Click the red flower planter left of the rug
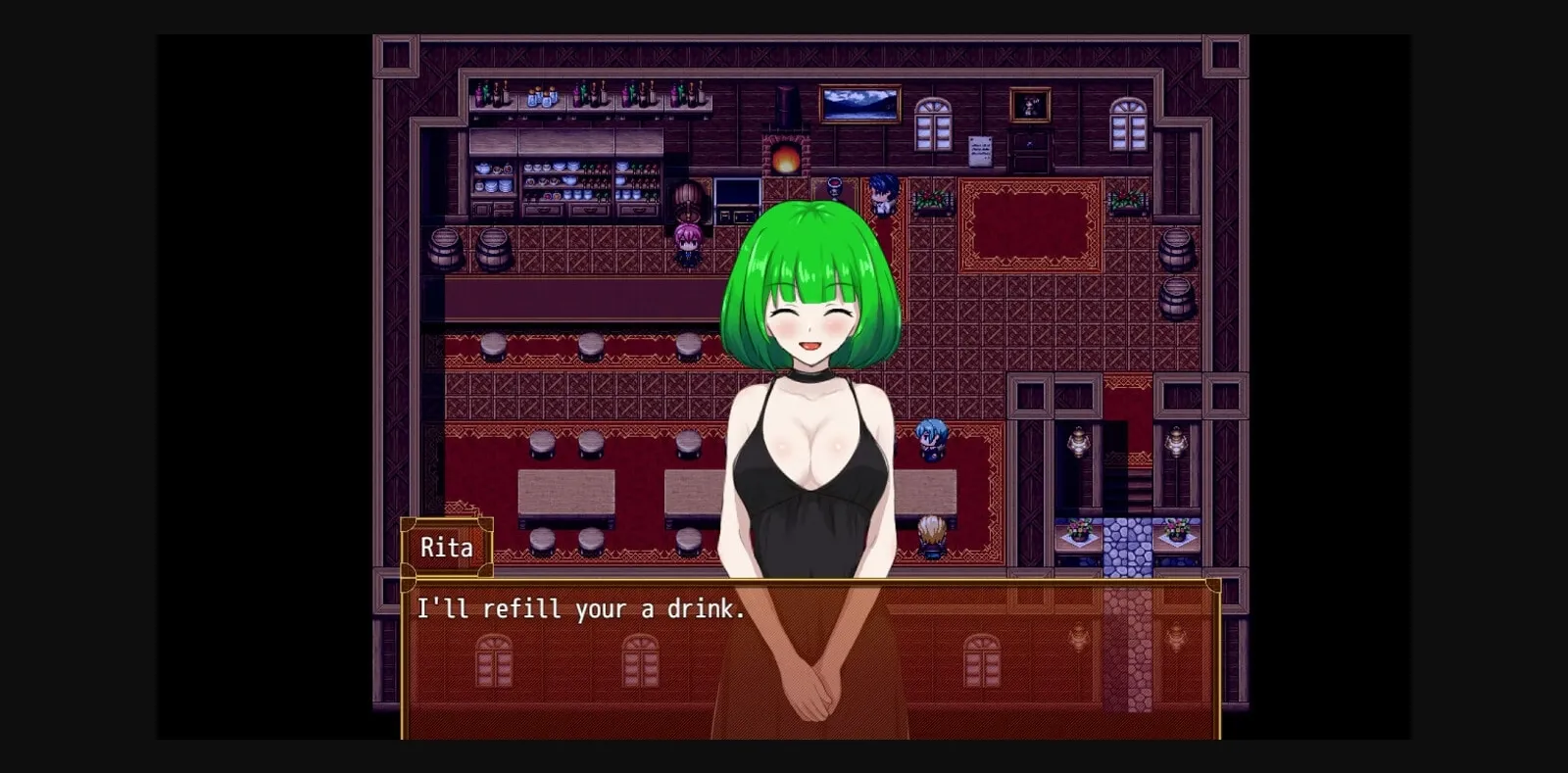Image resolution: width=1568 pixels, height=773 pixels. [x=931, y=201]
